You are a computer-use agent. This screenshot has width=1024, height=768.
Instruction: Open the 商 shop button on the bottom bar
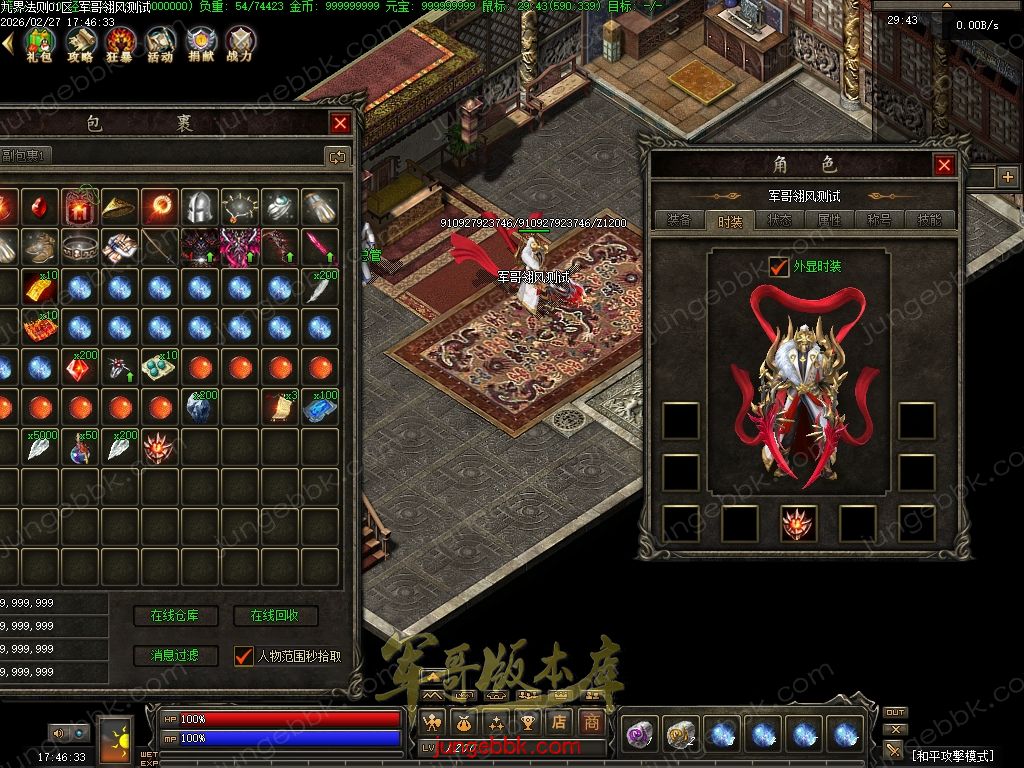click(x=592, y=721)
